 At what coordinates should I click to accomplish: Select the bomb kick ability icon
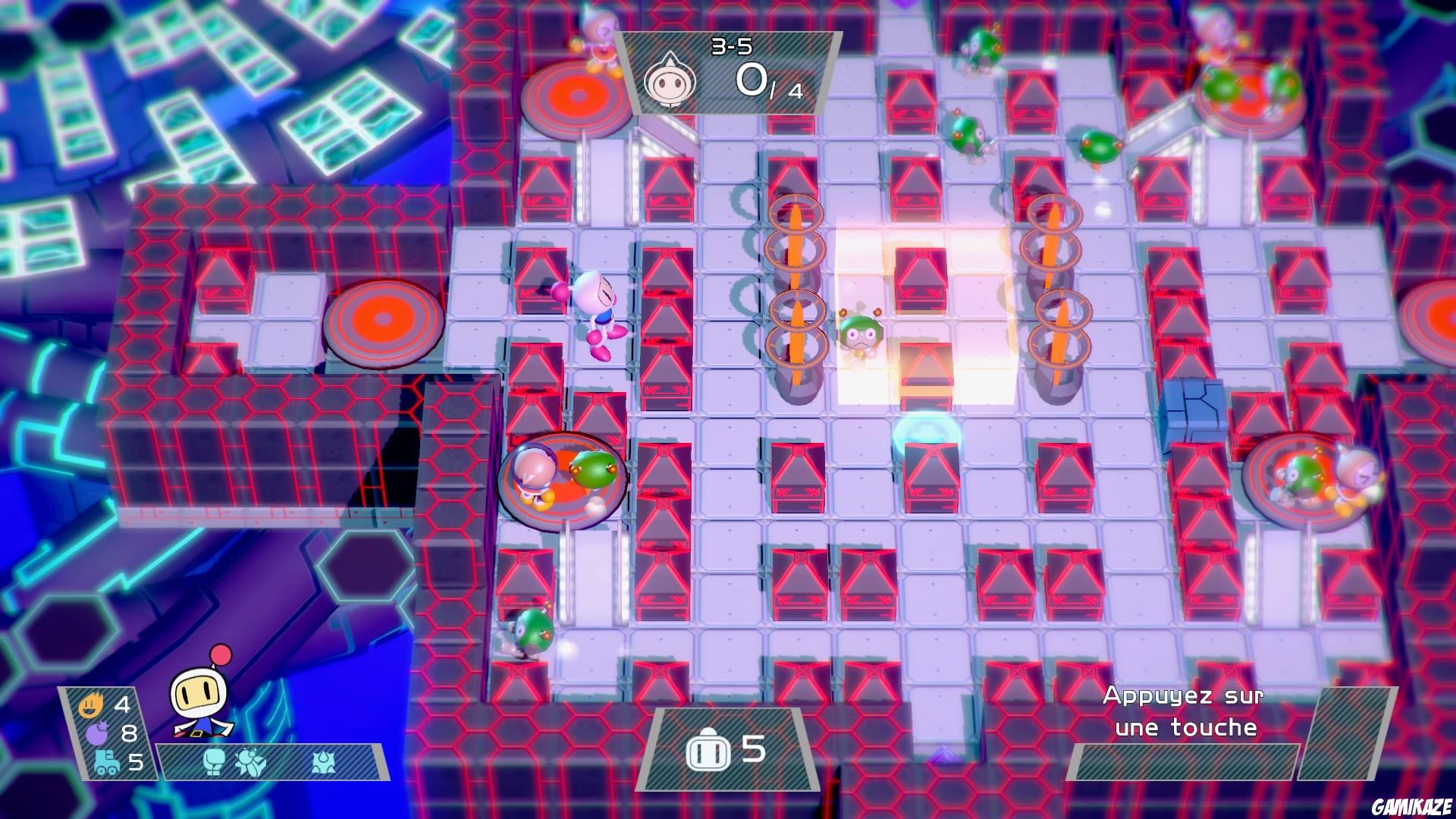point(251,764)
